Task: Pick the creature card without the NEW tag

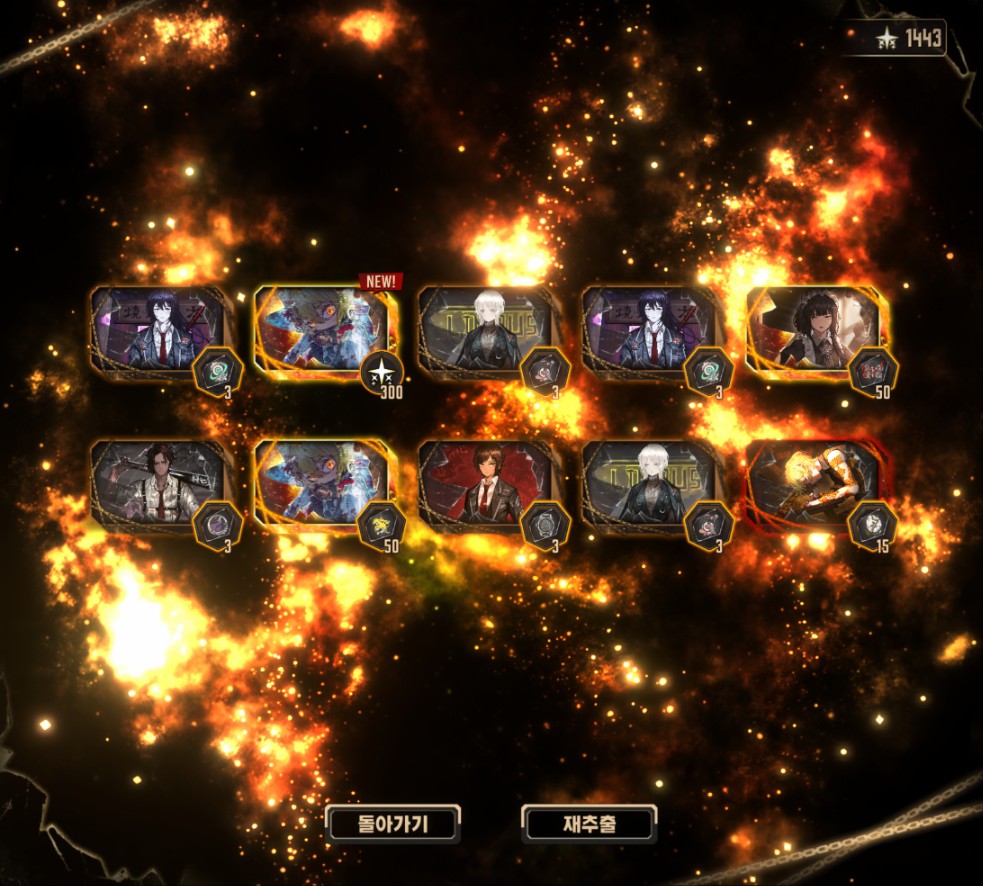Action: (x=321, y=485)
